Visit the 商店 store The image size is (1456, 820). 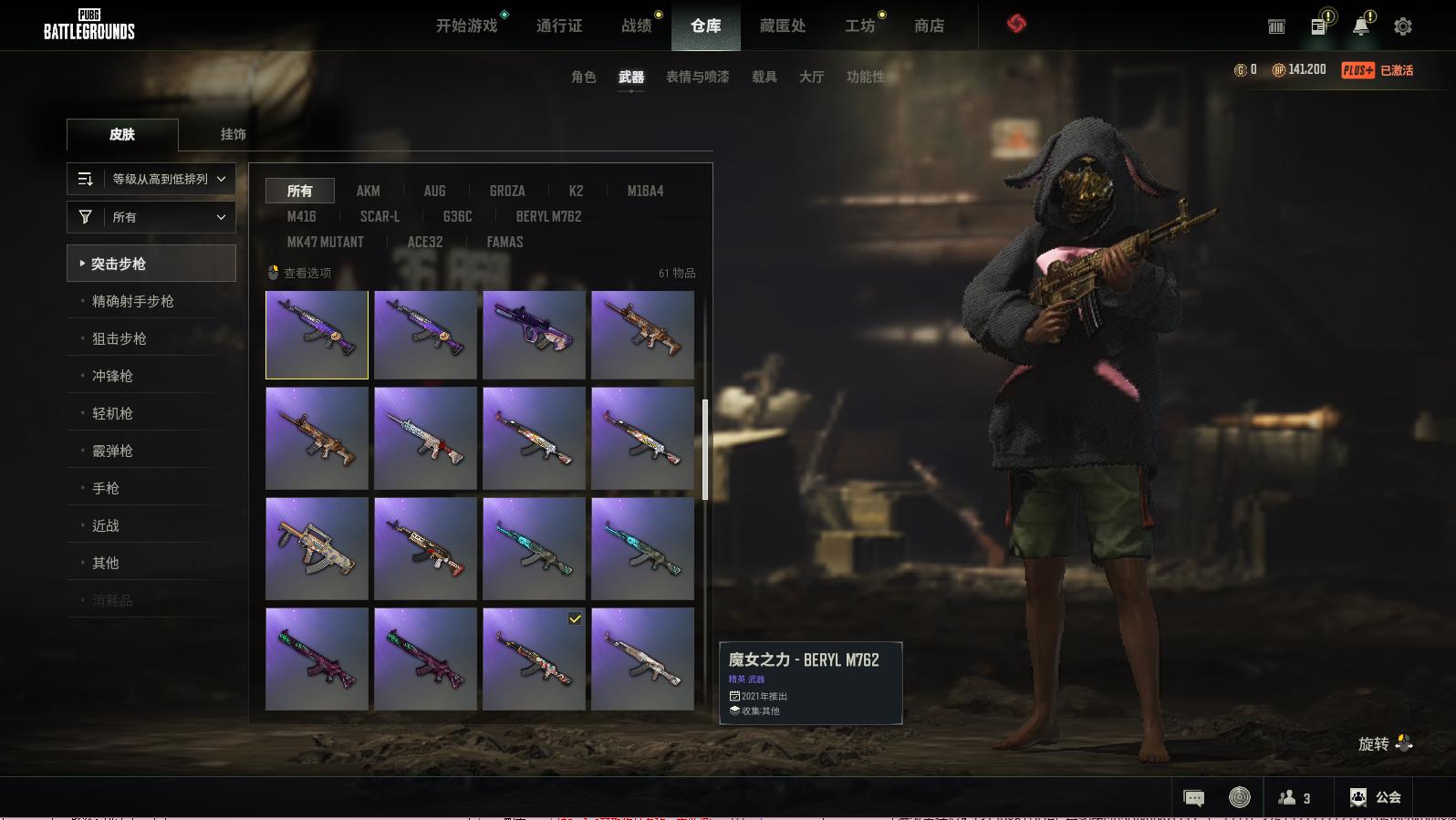pos(929,26)
